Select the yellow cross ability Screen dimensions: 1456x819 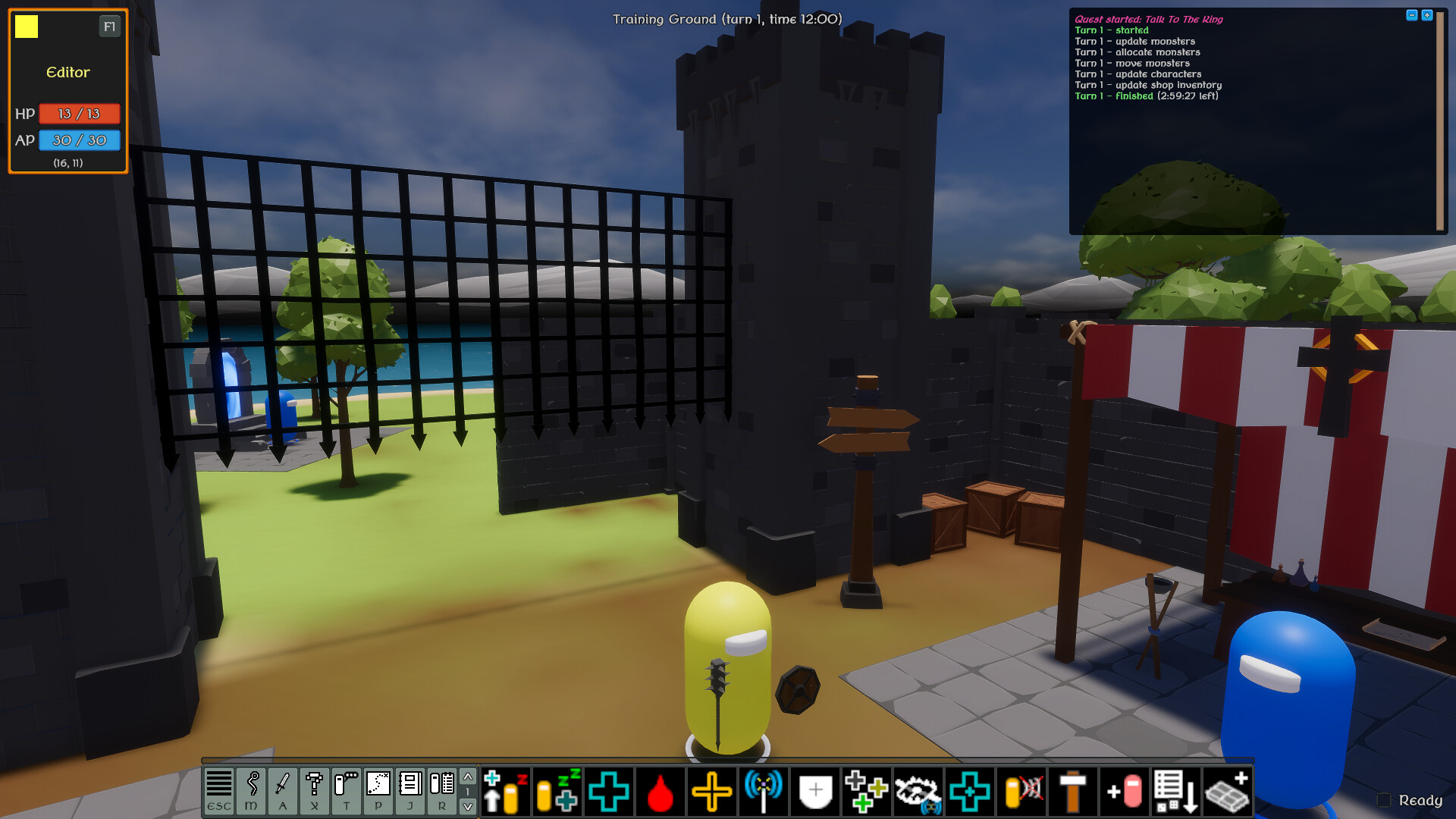click(x=713, y=792)
